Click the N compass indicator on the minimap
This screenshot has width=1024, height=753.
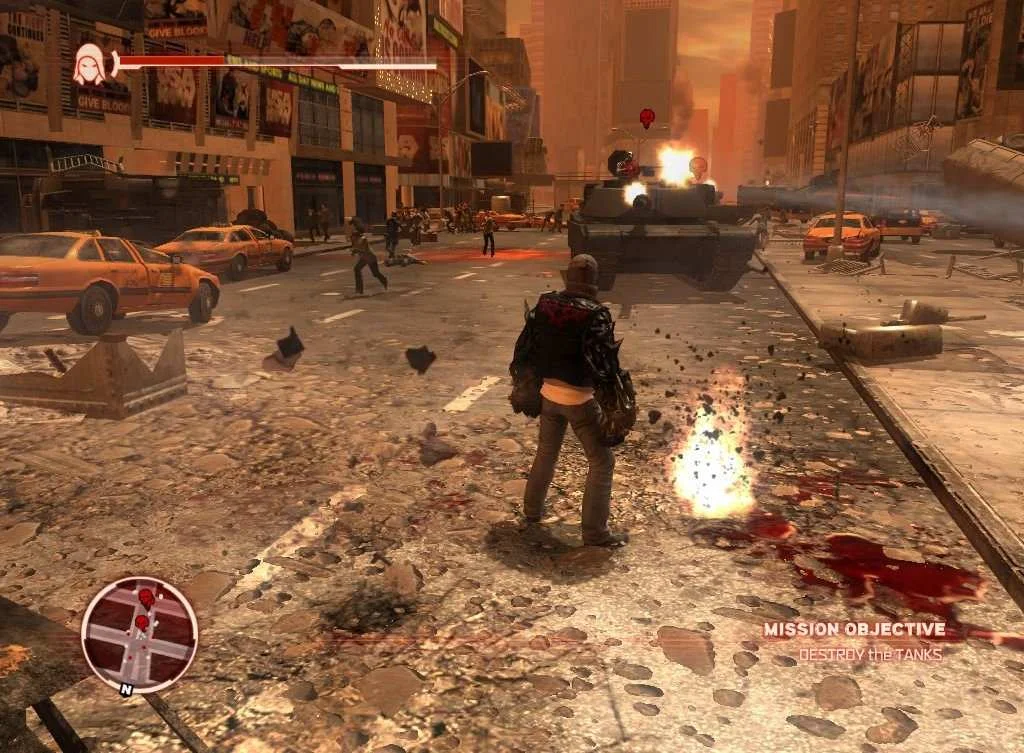124,689
